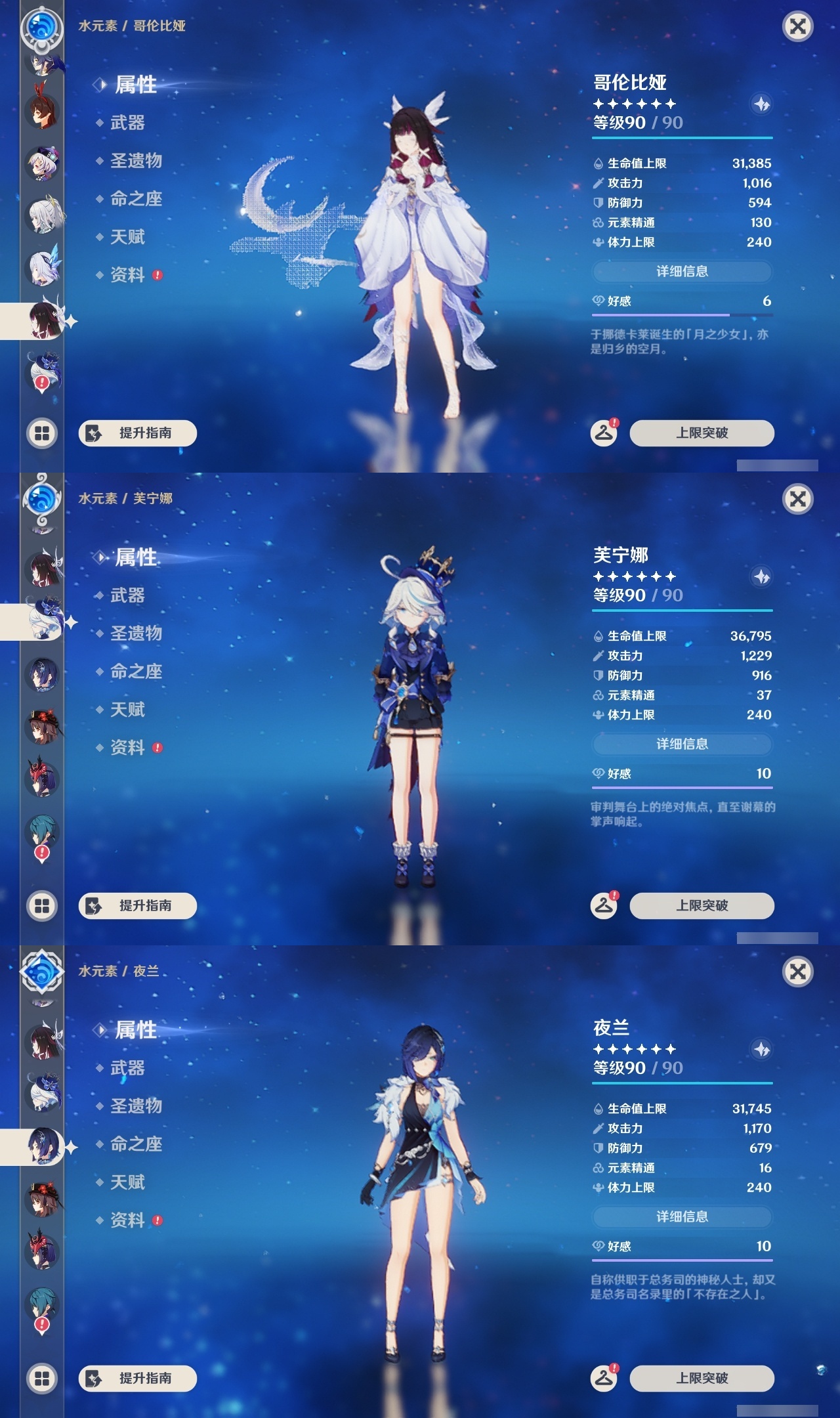Click the defense shield stat icon
The height and width of the screenshot is (1418, 840).
pyautogui.click(x=598, y=203)
